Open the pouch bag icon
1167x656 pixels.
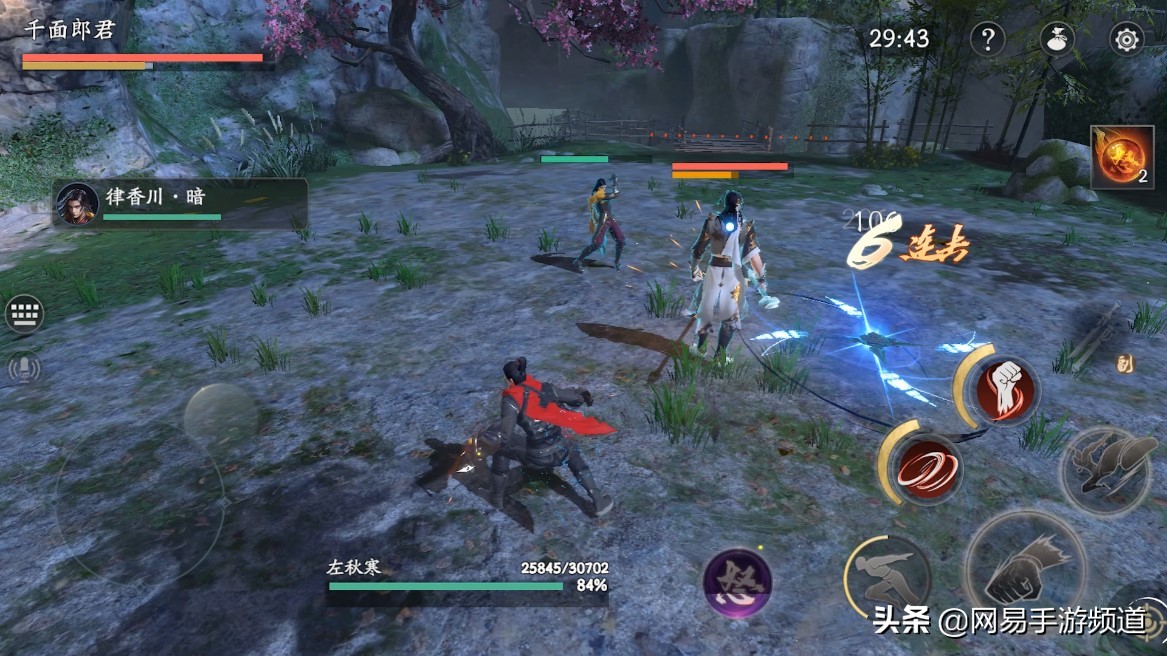pyautogui.click(x=1057, y=40)
